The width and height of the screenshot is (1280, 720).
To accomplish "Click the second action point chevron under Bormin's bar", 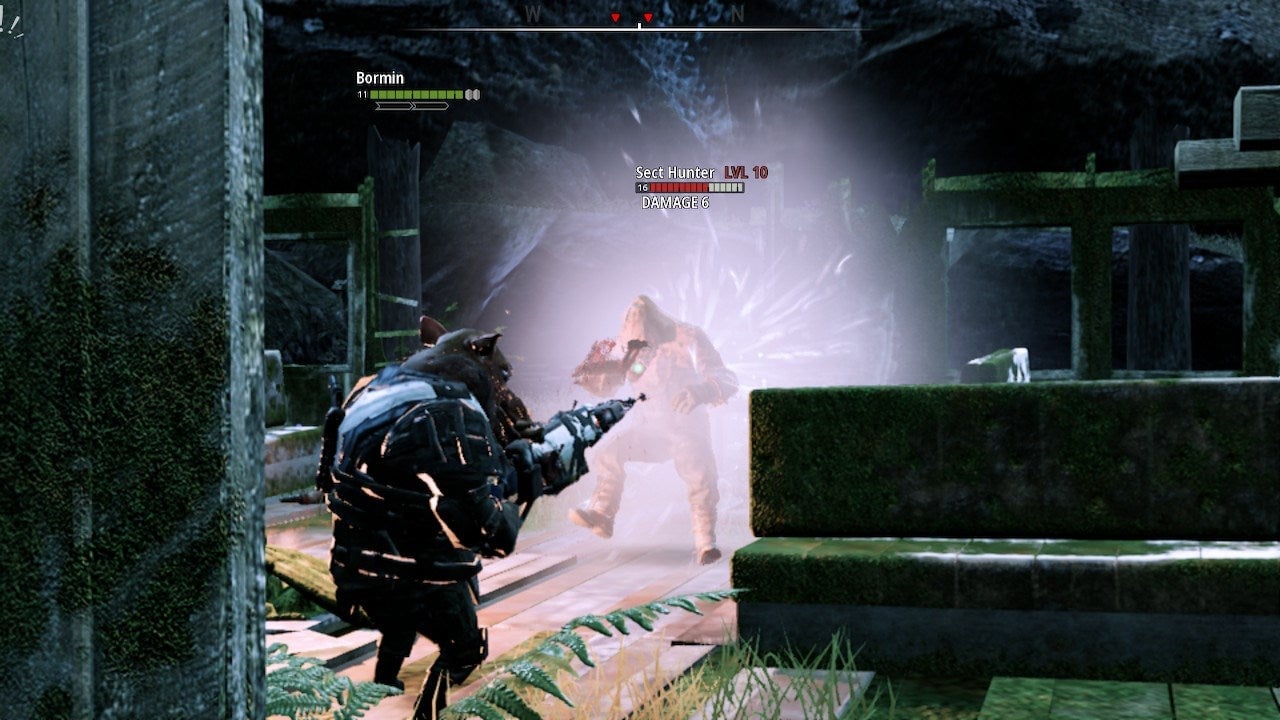I will 430,106.
